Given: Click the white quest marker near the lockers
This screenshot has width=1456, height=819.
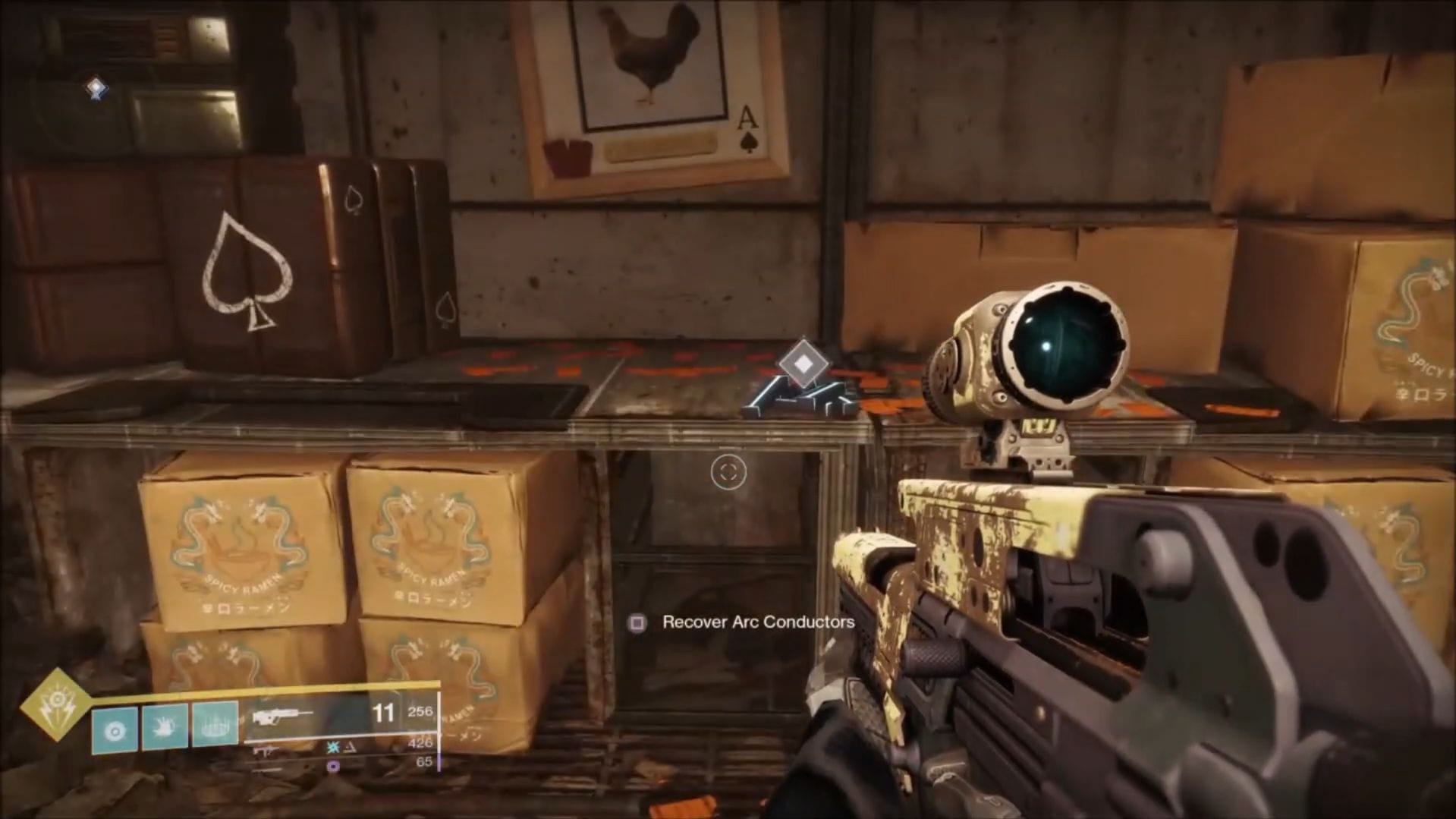Looking at the screenshot, I should click(x=95, y=88).
